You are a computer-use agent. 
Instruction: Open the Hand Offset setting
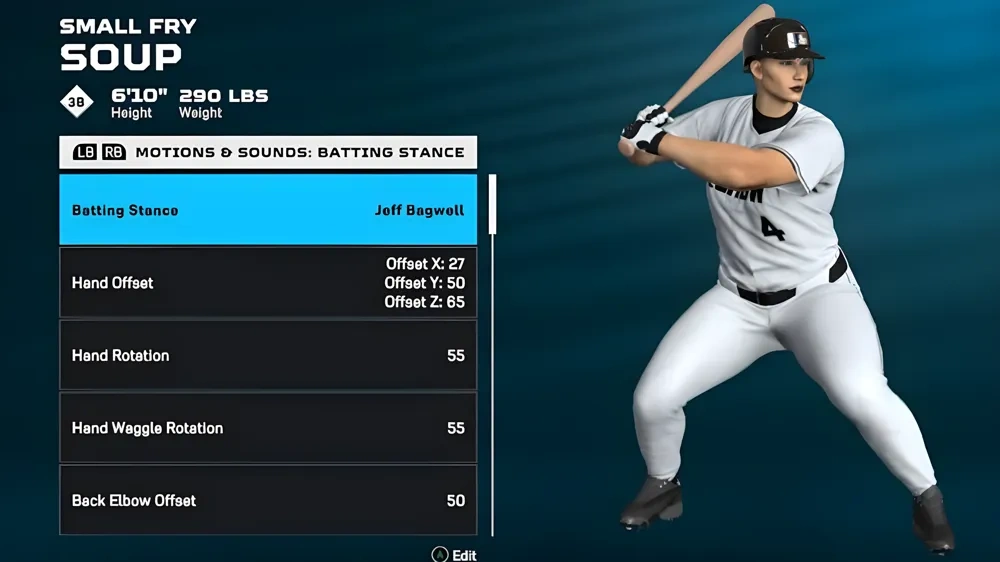(x=268, y=283)
